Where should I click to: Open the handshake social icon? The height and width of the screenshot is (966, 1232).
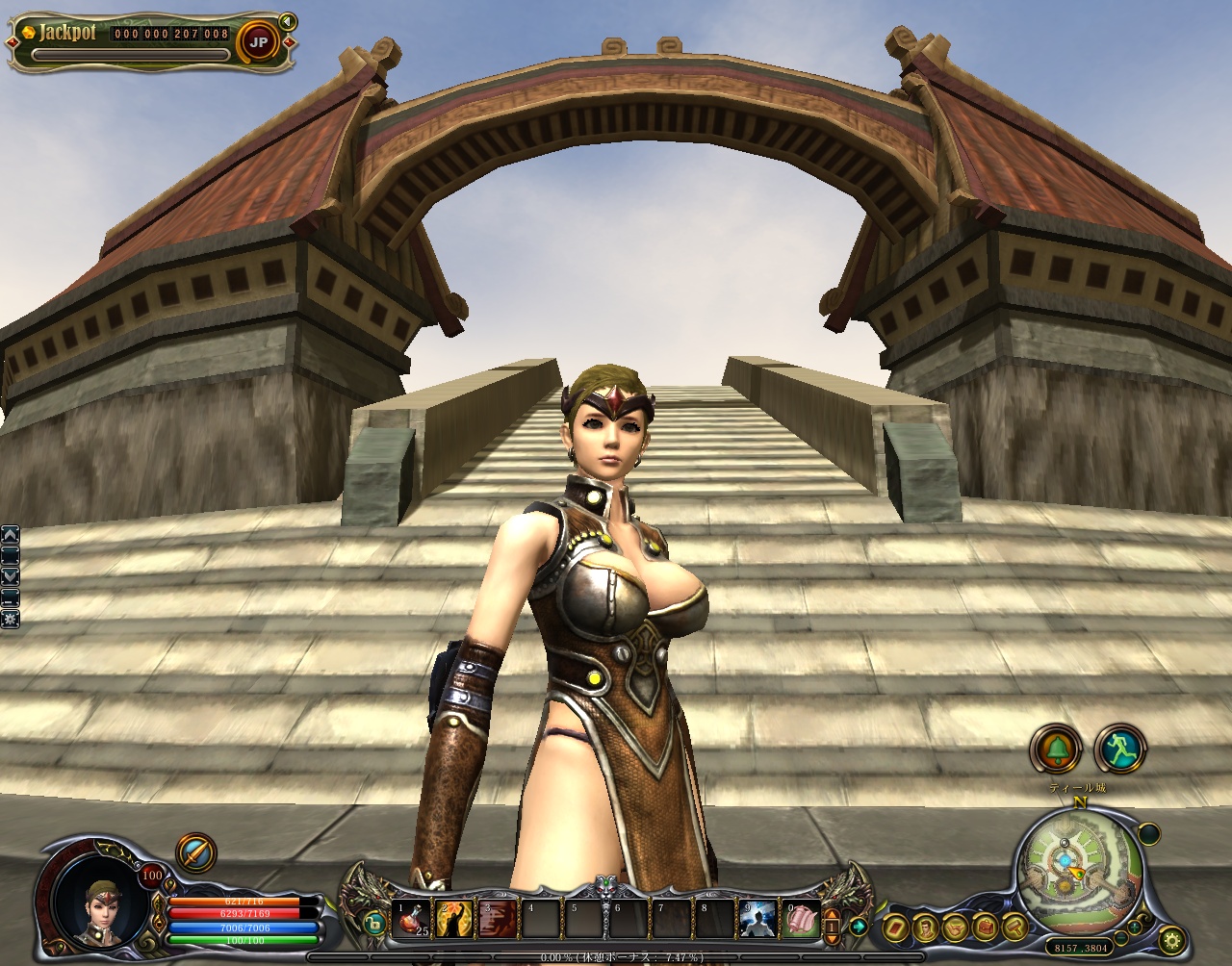(x=956, y=928)
